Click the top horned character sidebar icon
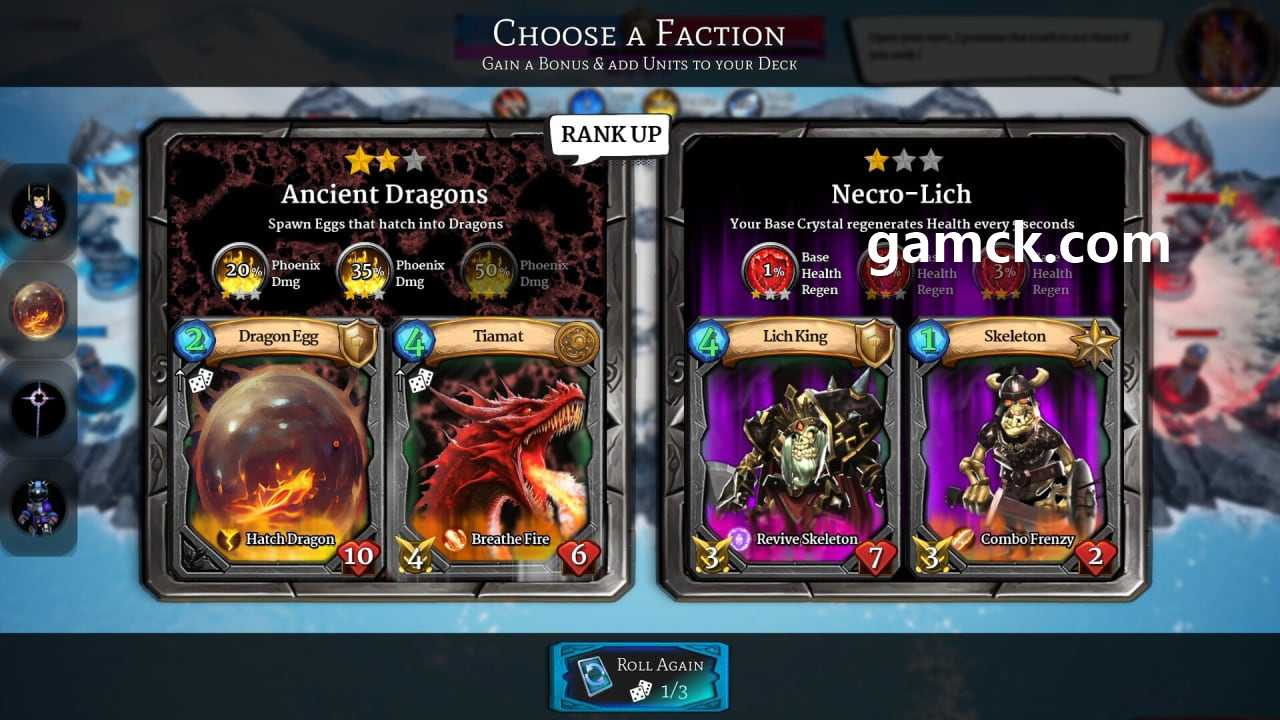This screenshot has width=1280, height=720. 39,212
